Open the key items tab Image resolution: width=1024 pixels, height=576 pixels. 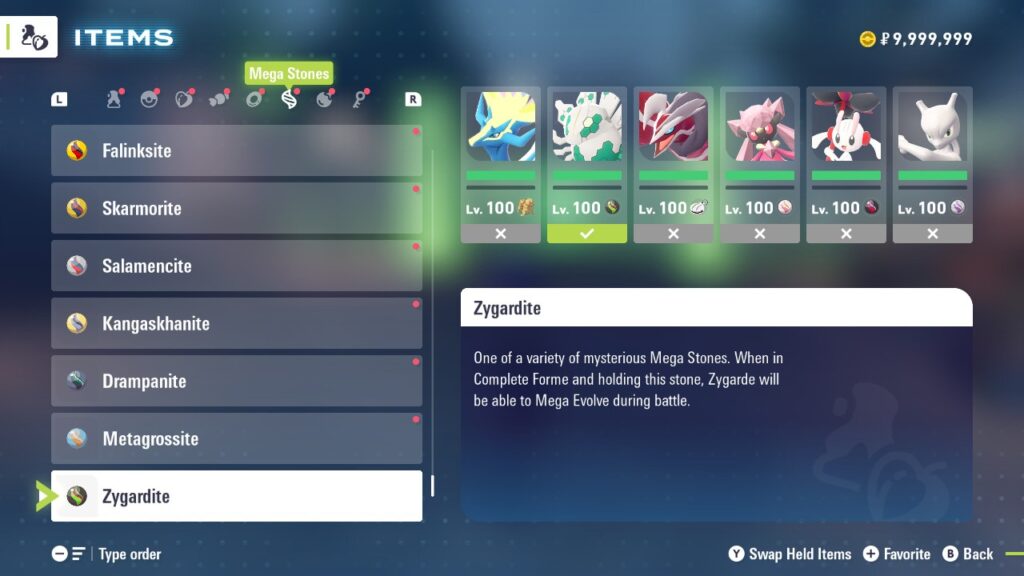[359, 99]
